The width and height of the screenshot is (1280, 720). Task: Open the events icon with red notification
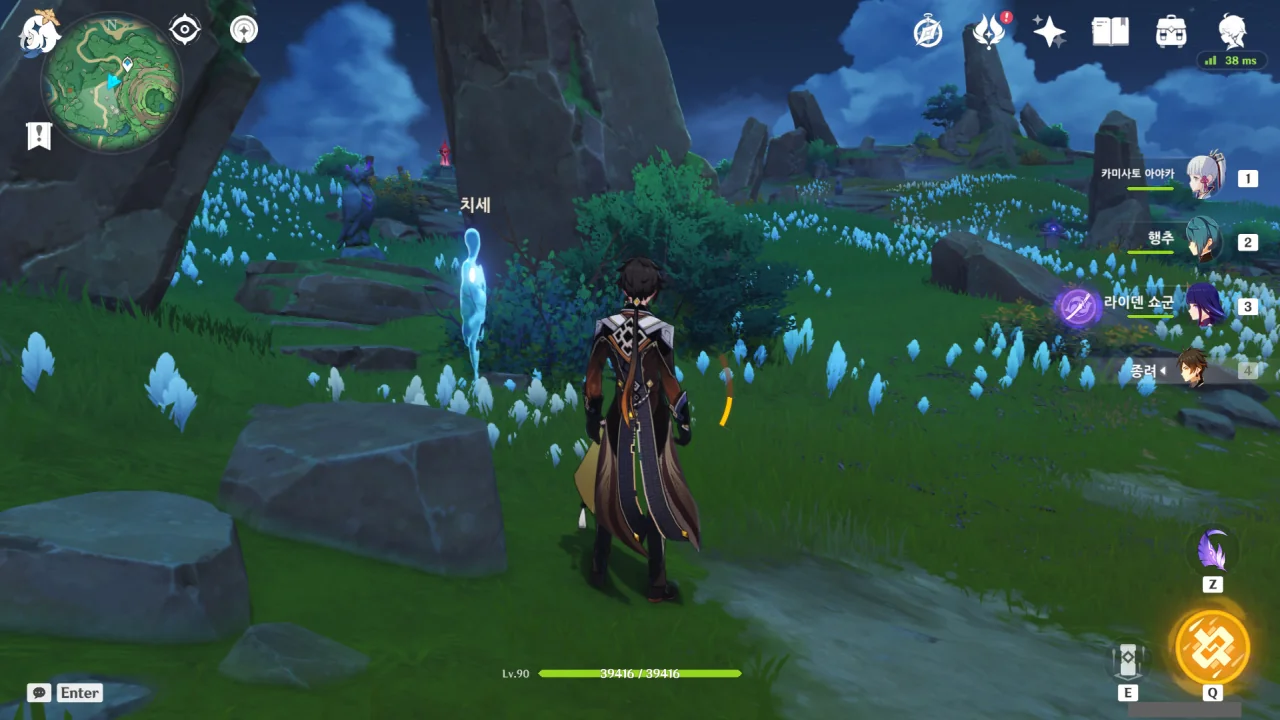coord(989,32)
